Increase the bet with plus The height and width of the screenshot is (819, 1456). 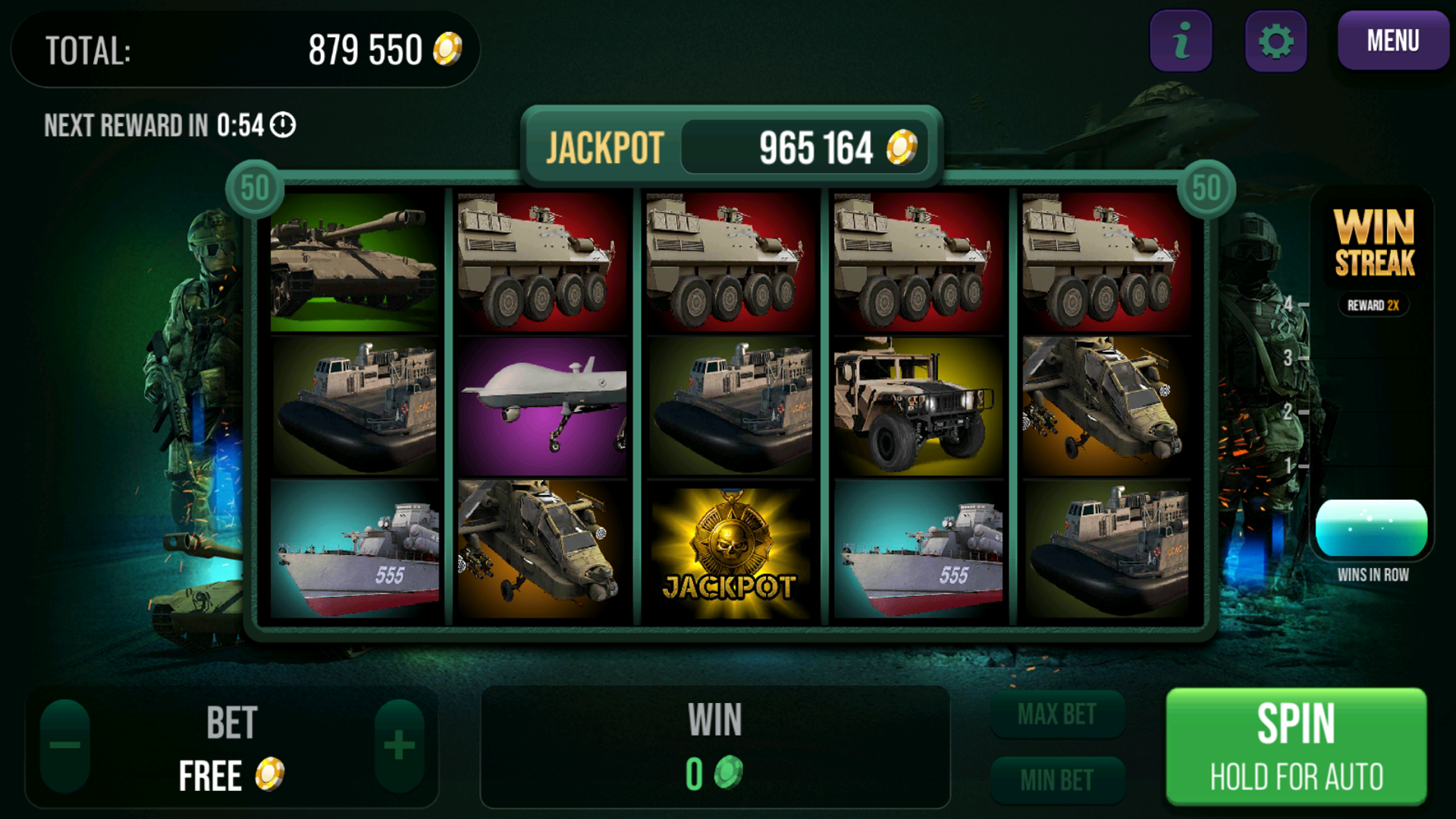pyautogui.click(x=399, y=745)
